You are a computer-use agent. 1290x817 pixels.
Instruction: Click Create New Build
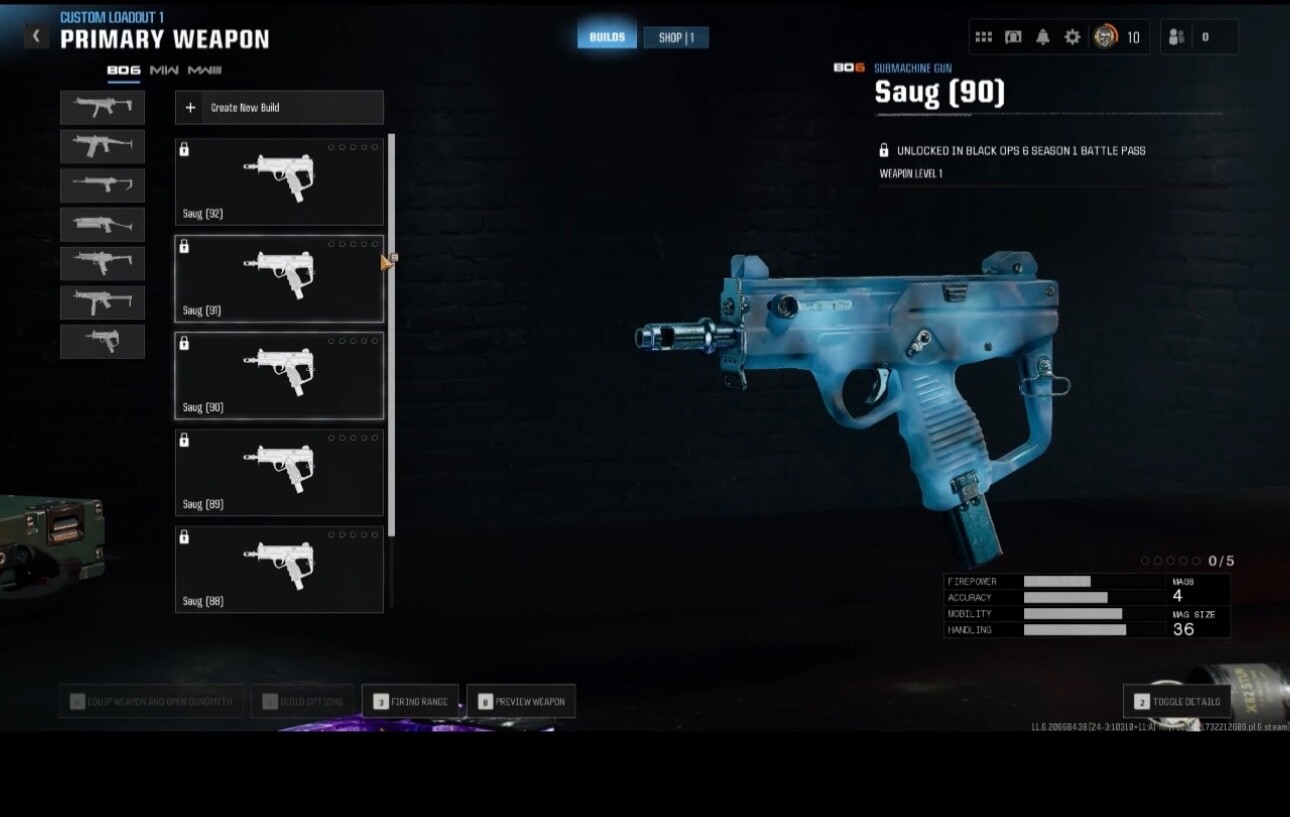click(x=278, y=107)
